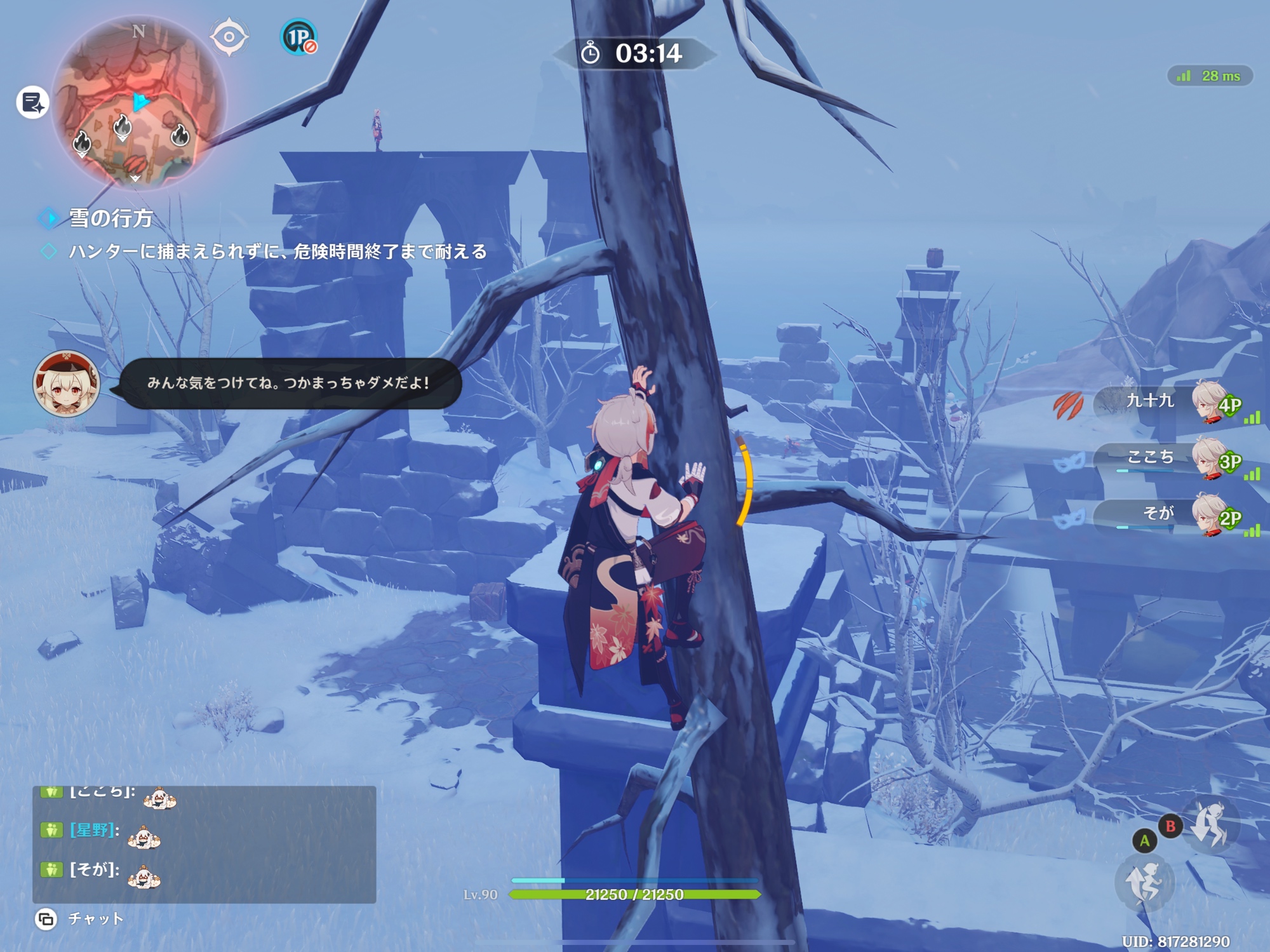1270x952 pixels.
Task: Select player ここち (3P) in the party list
Action: click(x=1168, y=458)
